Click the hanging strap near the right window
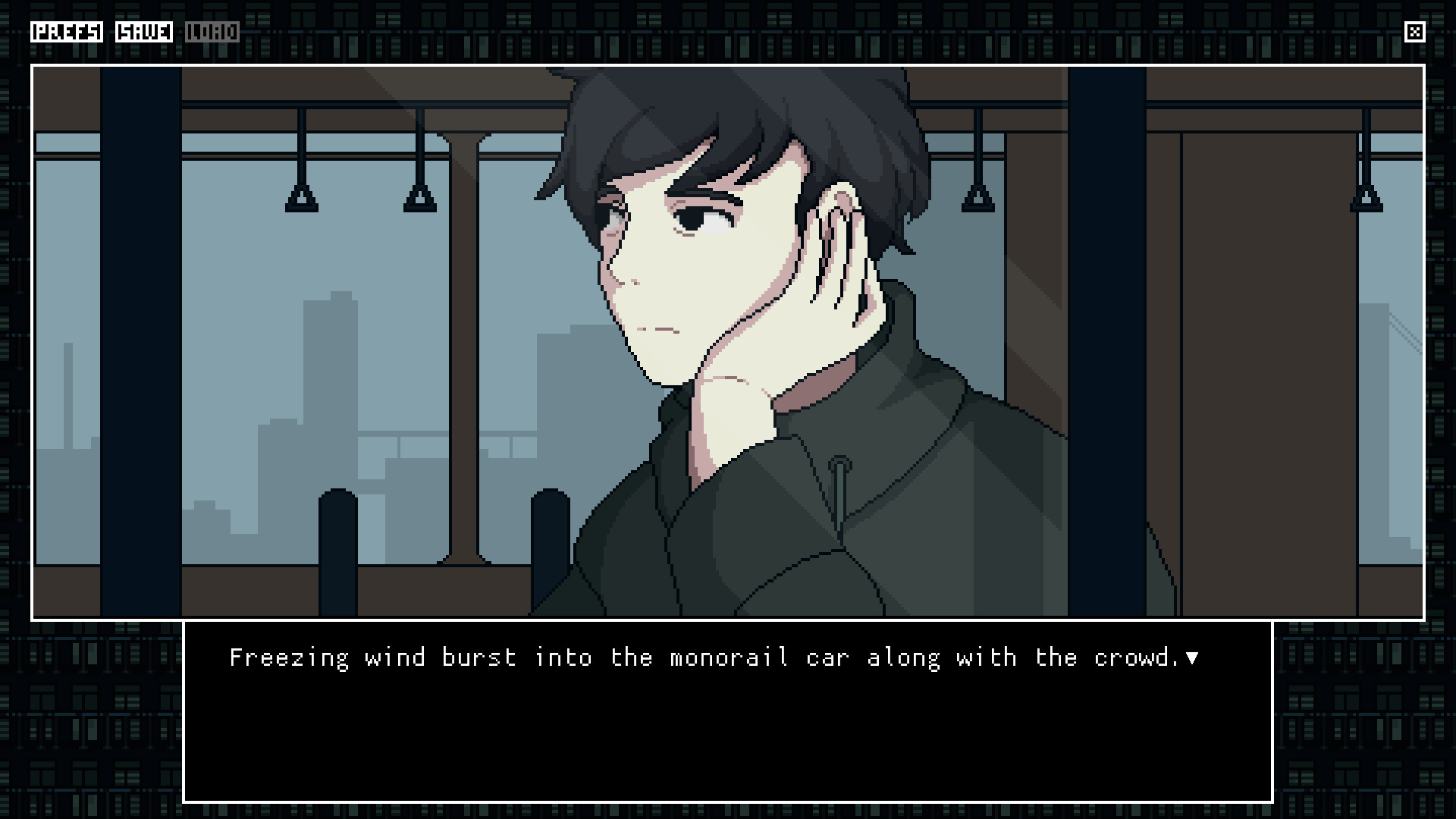1456x819 pixels. [x=1367, y=197]
